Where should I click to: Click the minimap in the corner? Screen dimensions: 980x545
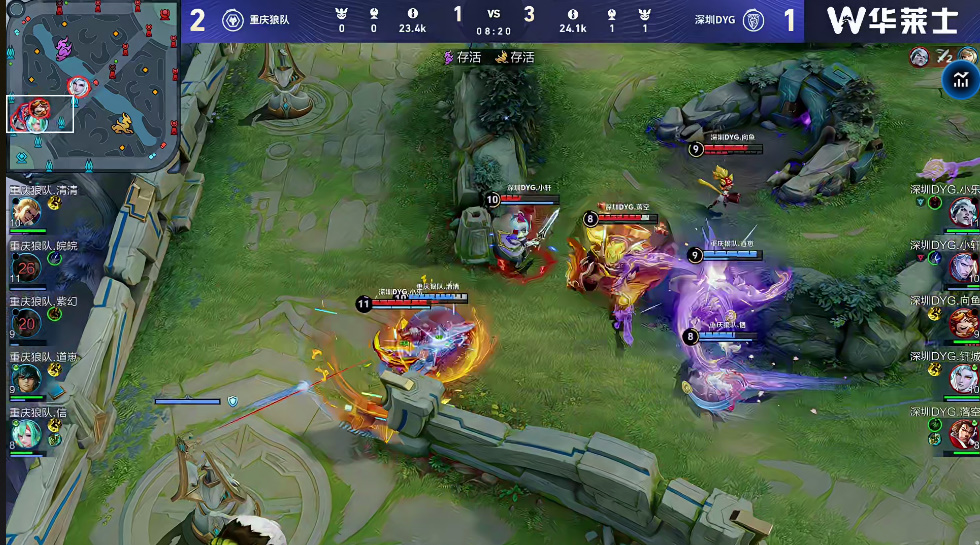tap(94, 88)
